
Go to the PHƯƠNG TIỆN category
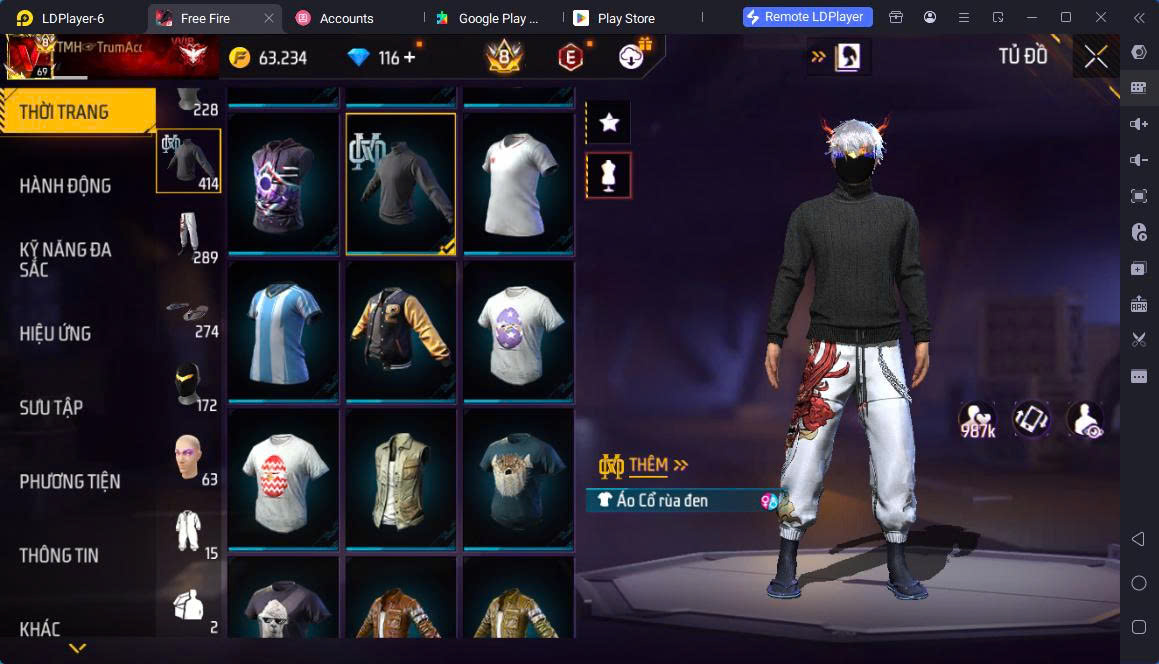tap(69, 481)
